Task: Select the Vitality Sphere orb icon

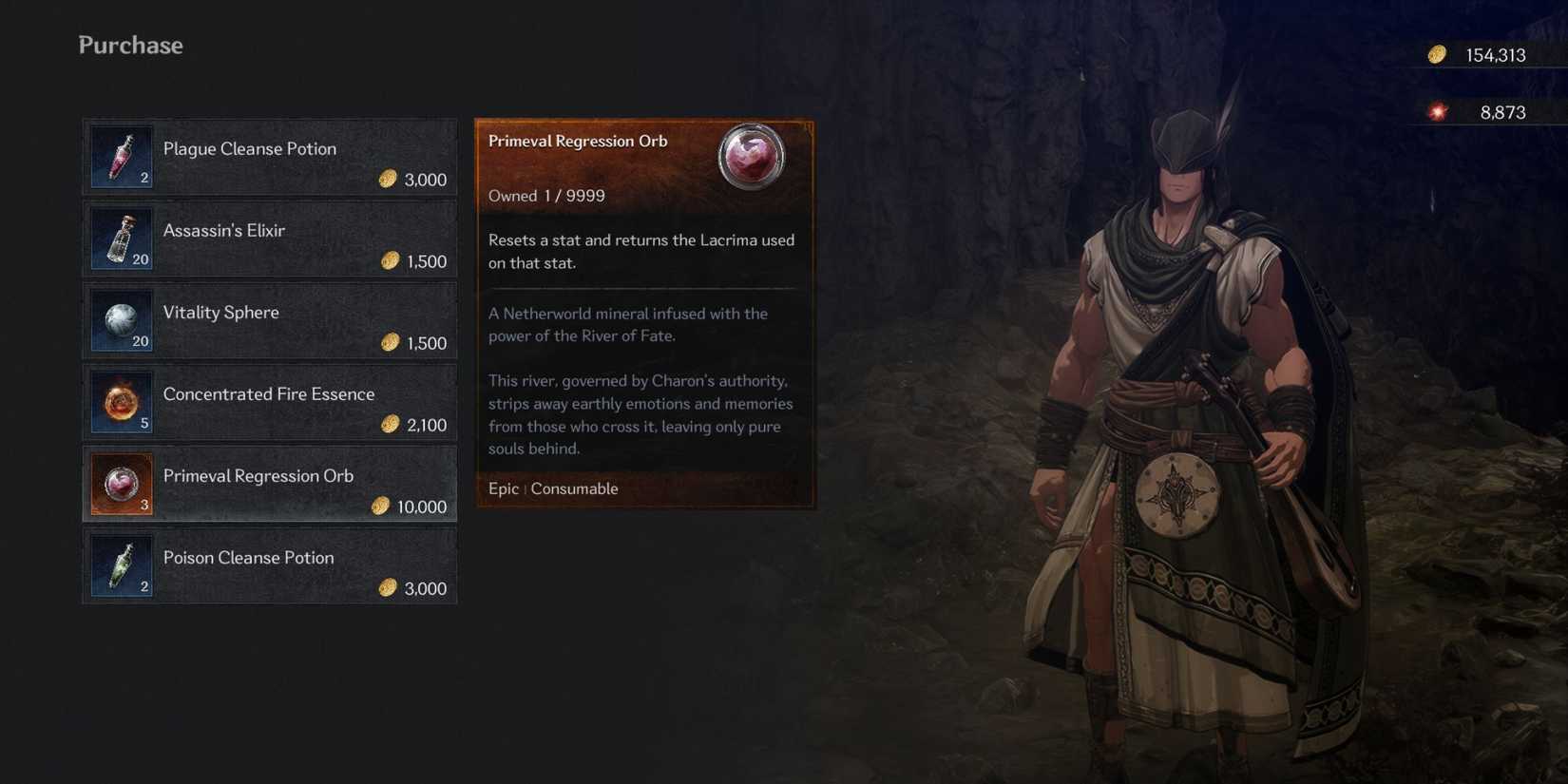Action: pyautogui.click(x=121, y=319)
